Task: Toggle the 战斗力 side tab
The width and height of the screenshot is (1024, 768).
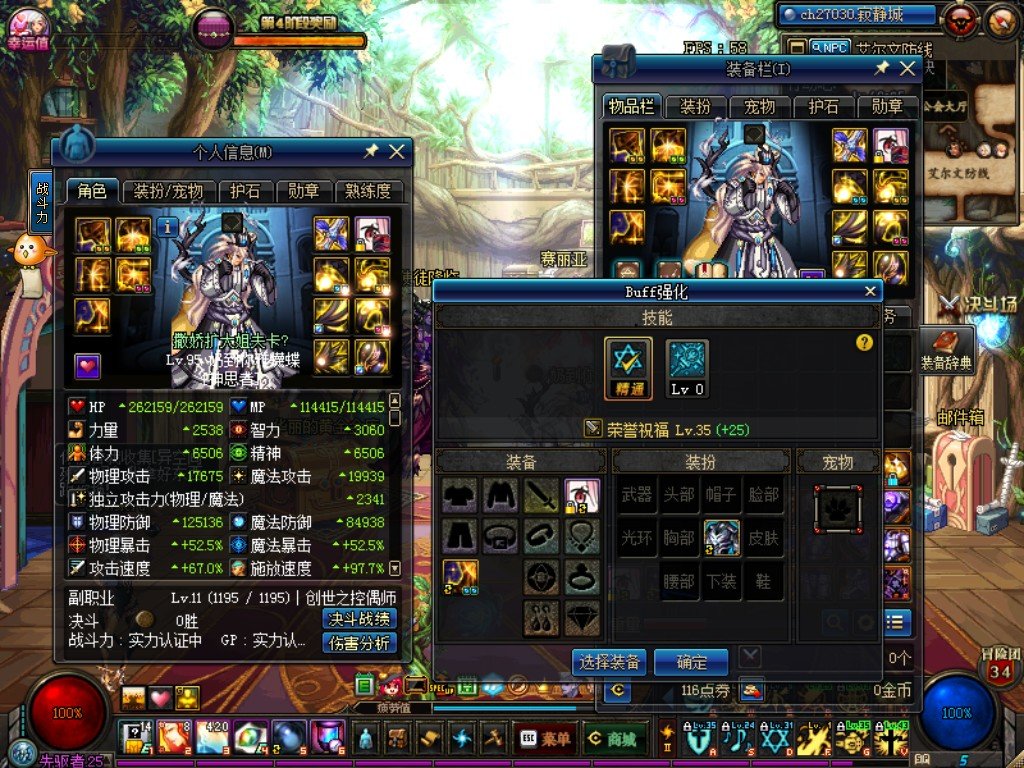Action: pyautogui.click(x=41, y=203)
